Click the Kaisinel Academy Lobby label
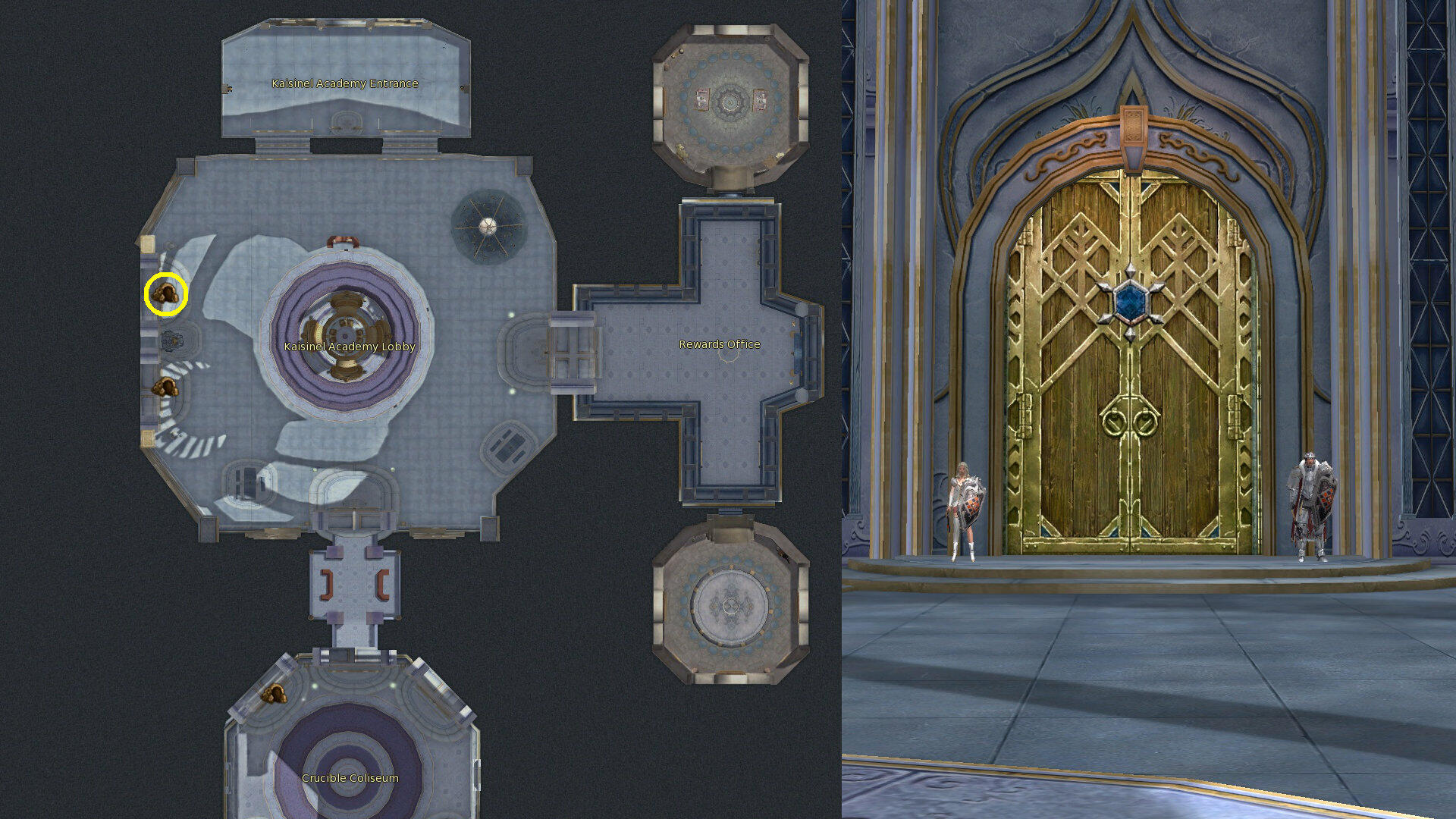1456x819 pixels. point(350,346)
